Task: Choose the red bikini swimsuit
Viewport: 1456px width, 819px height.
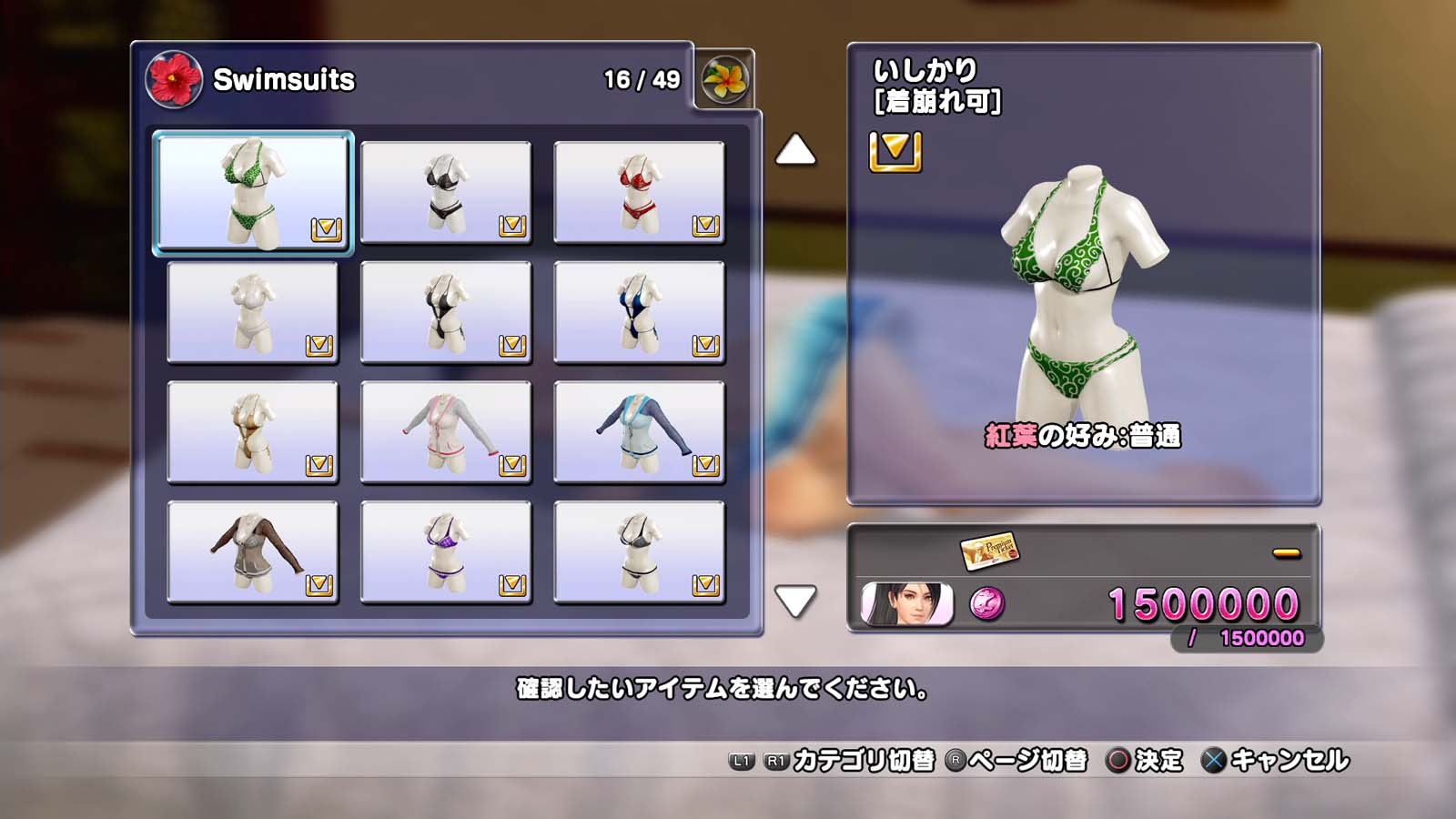Action: pos(639,193)
